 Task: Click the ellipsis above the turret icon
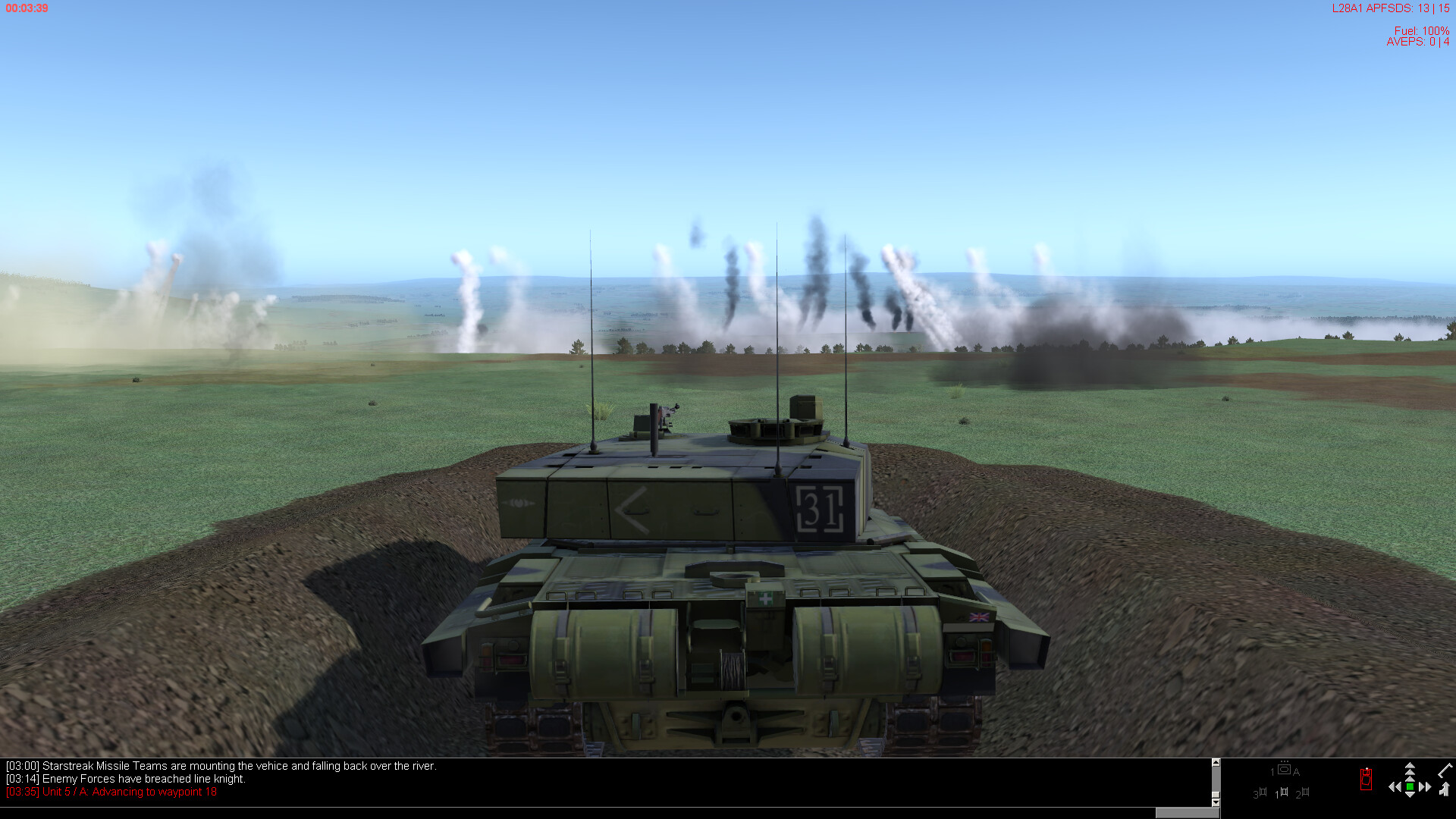coord(1284,761)
